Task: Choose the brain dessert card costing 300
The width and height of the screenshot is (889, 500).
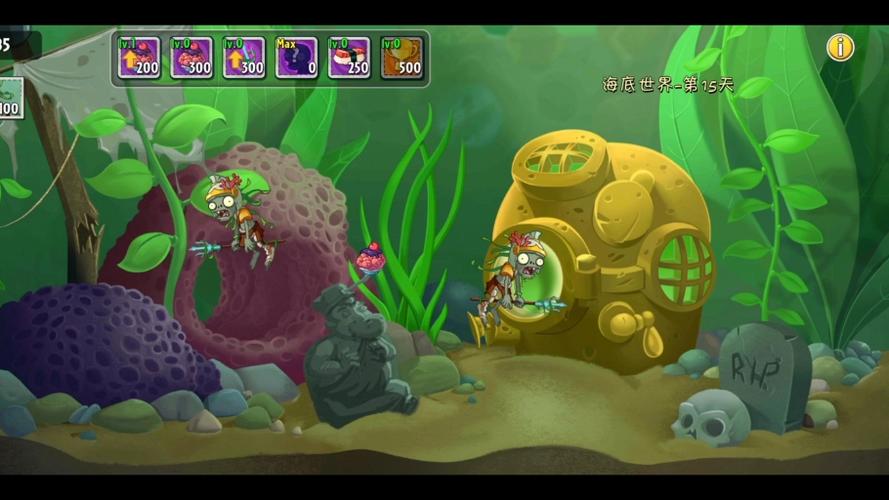Action: (191, 58)
